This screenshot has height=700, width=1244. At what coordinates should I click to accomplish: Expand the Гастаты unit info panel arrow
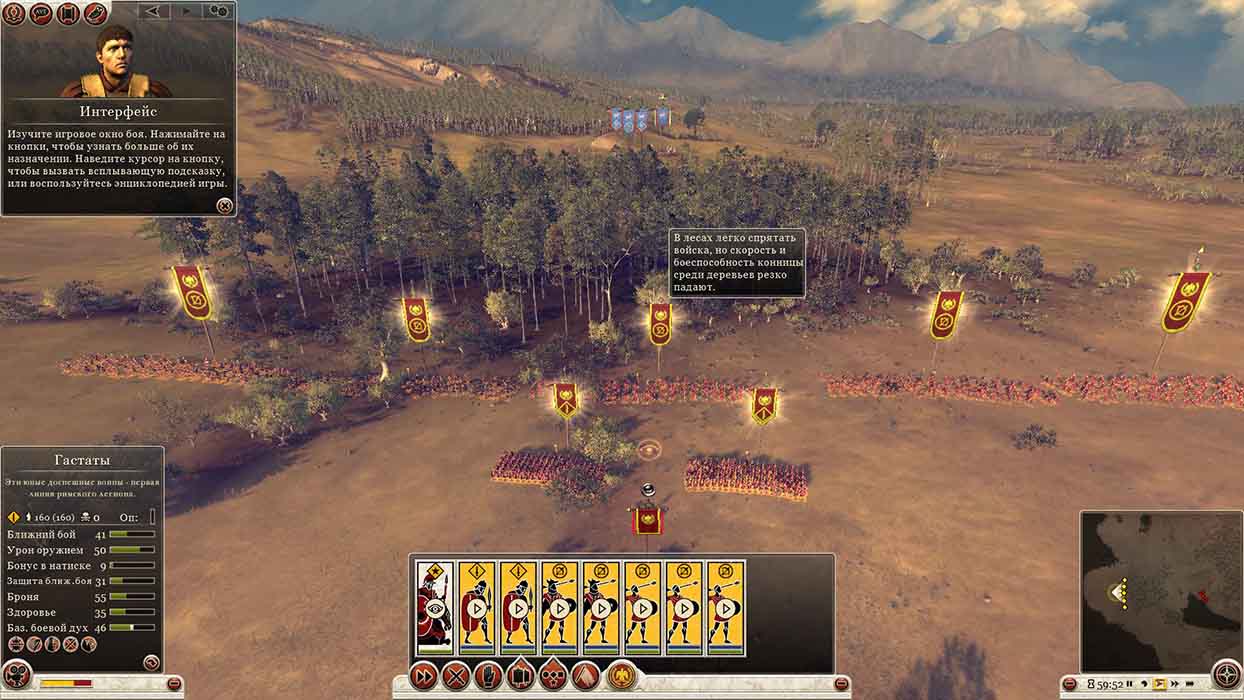click(x=151, y=662)
